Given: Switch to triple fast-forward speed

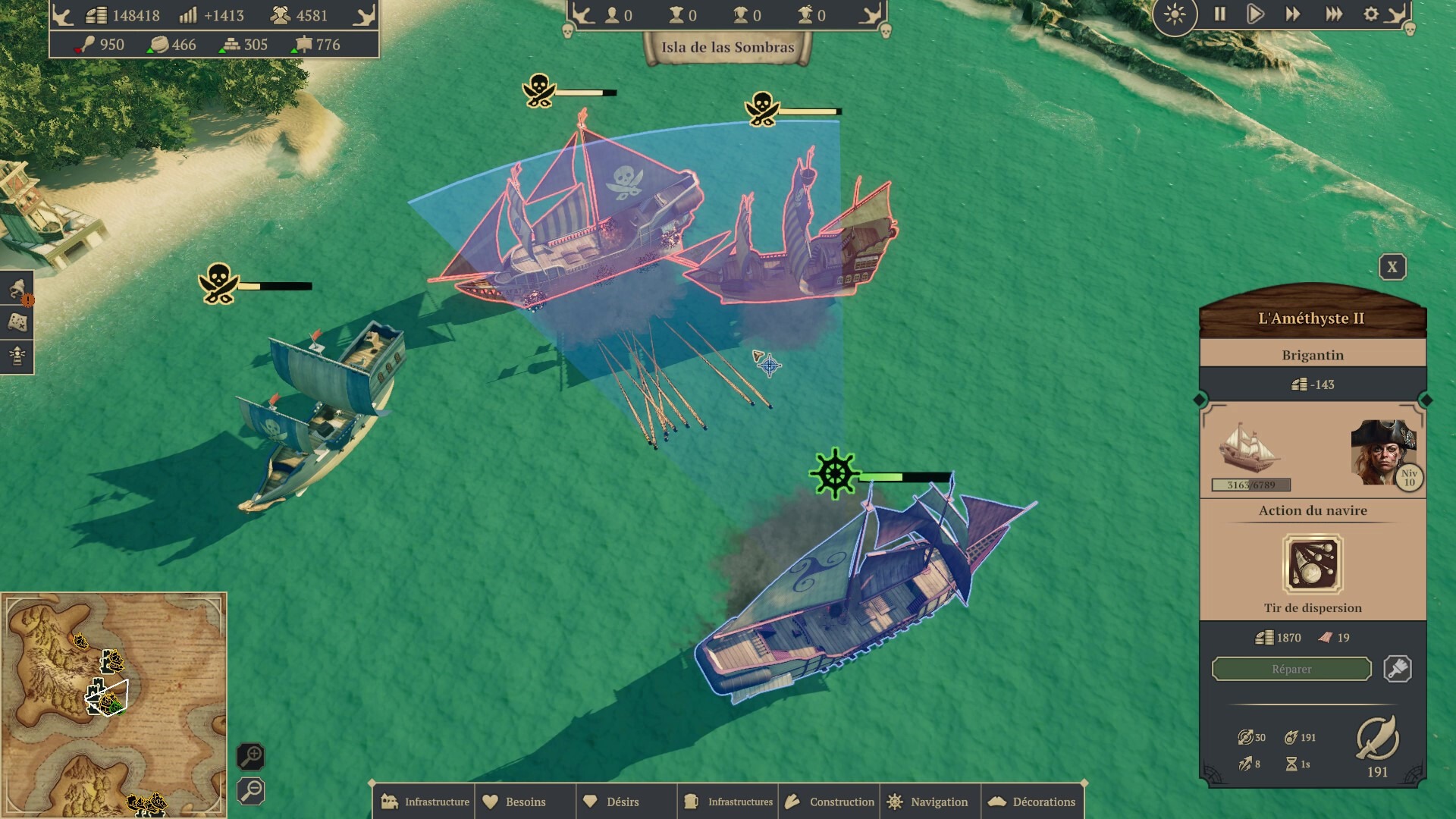Looking at the screenshot, I should click(1333, 14).
